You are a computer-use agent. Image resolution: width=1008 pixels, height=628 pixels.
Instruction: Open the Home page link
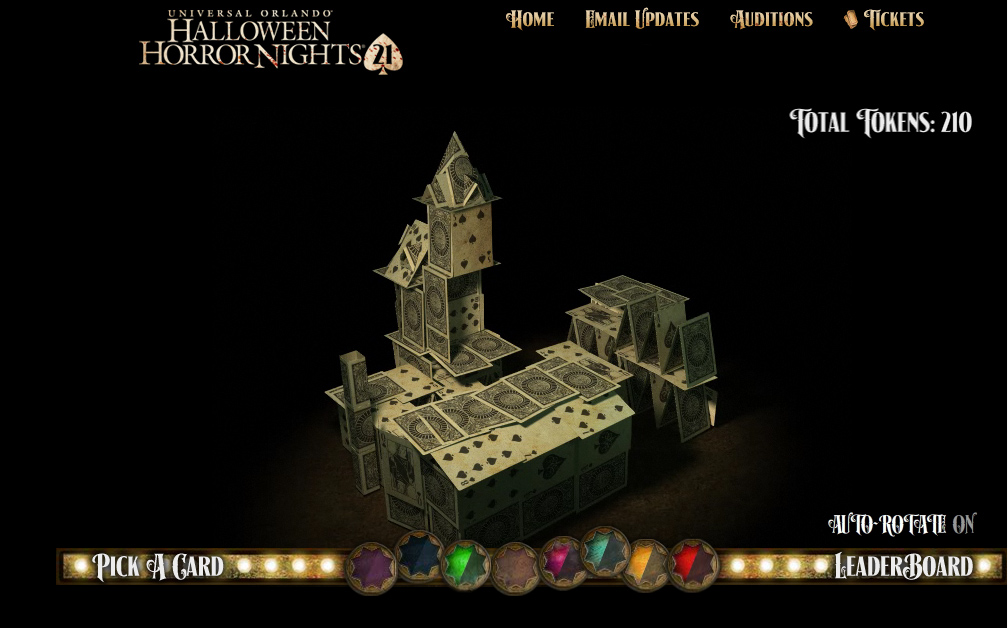click(530, 19)
